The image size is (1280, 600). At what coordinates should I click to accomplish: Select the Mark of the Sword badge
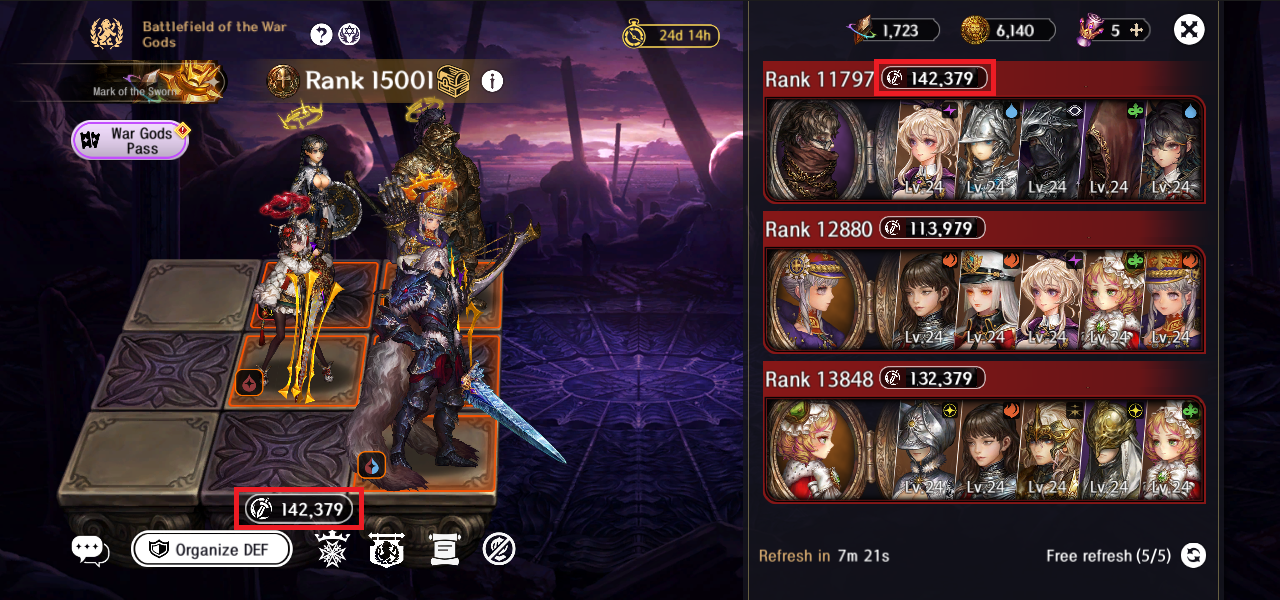(190, 80)
